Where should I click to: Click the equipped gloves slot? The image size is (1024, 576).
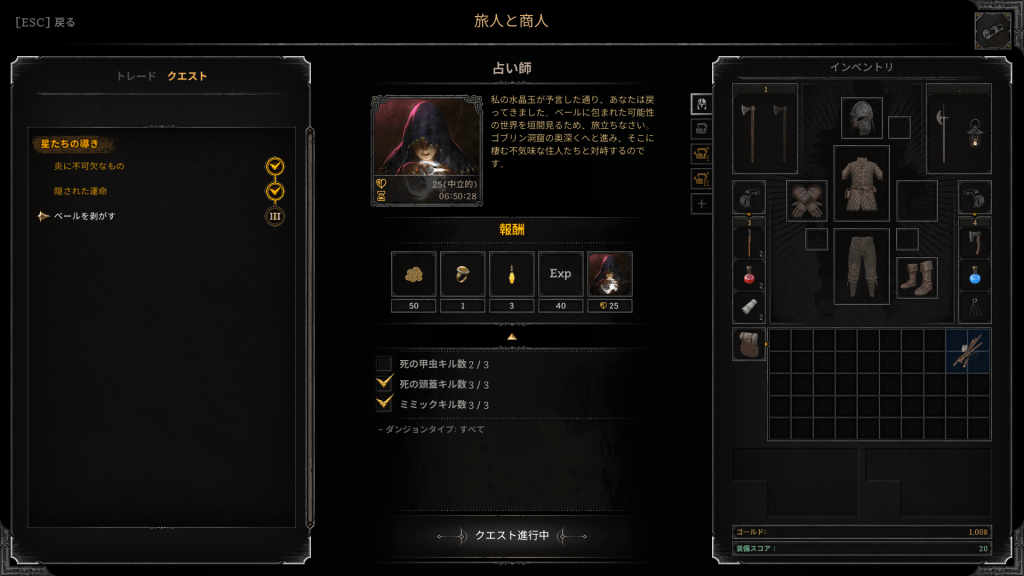(806, 200)
